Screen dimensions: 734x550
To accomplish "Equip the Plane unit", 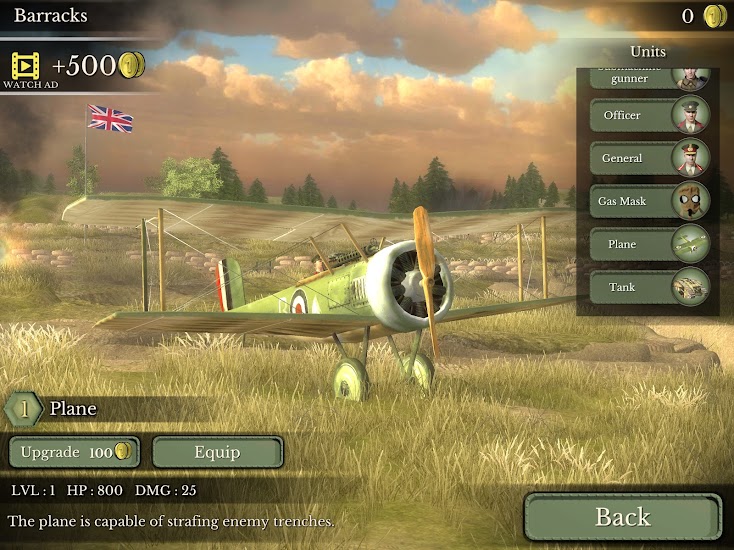I will [x=217, y=452].
